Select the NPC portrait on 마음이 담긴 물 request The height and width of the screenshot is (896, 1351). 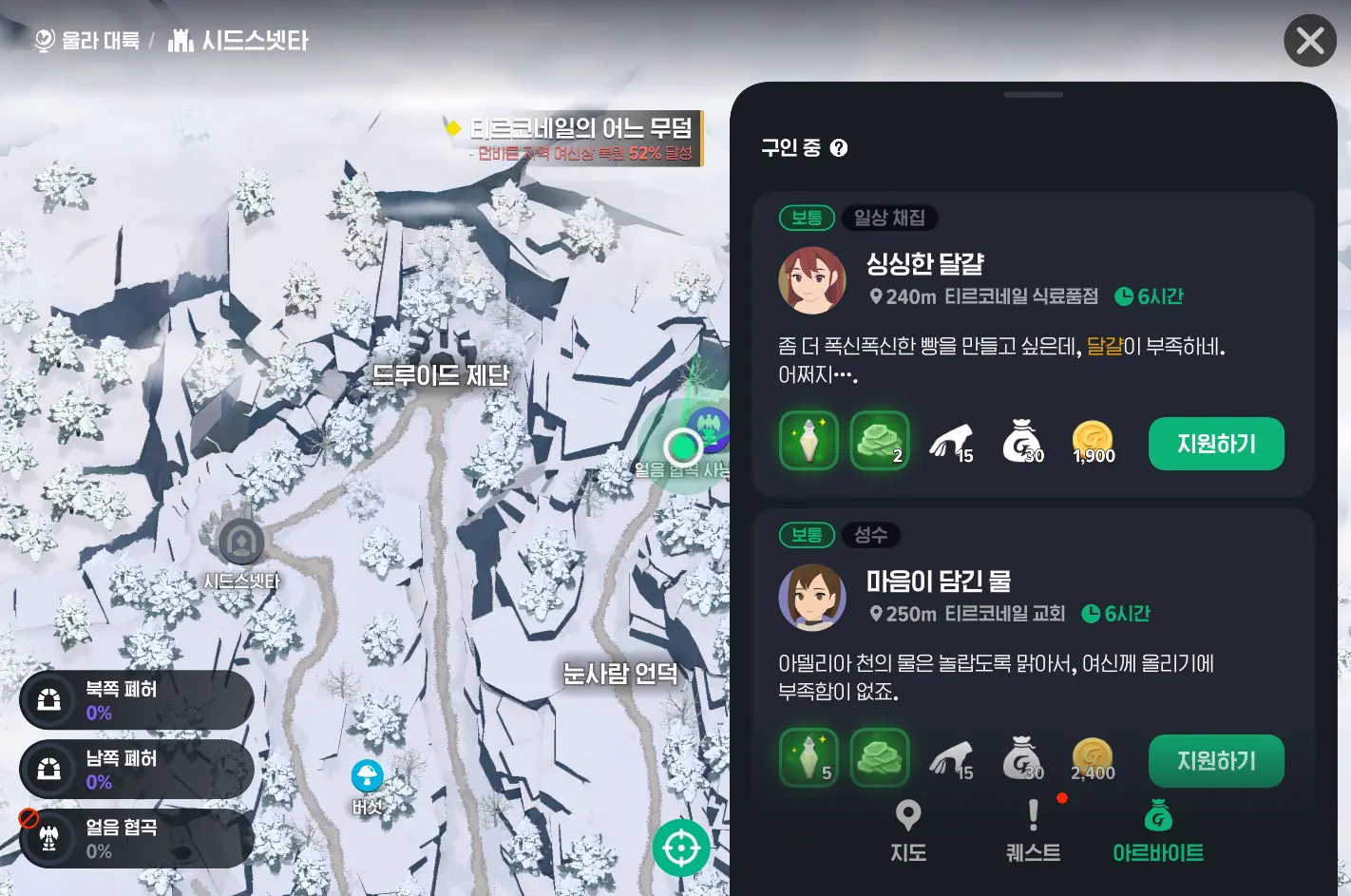pyautogui.click(x=810, y=598)
